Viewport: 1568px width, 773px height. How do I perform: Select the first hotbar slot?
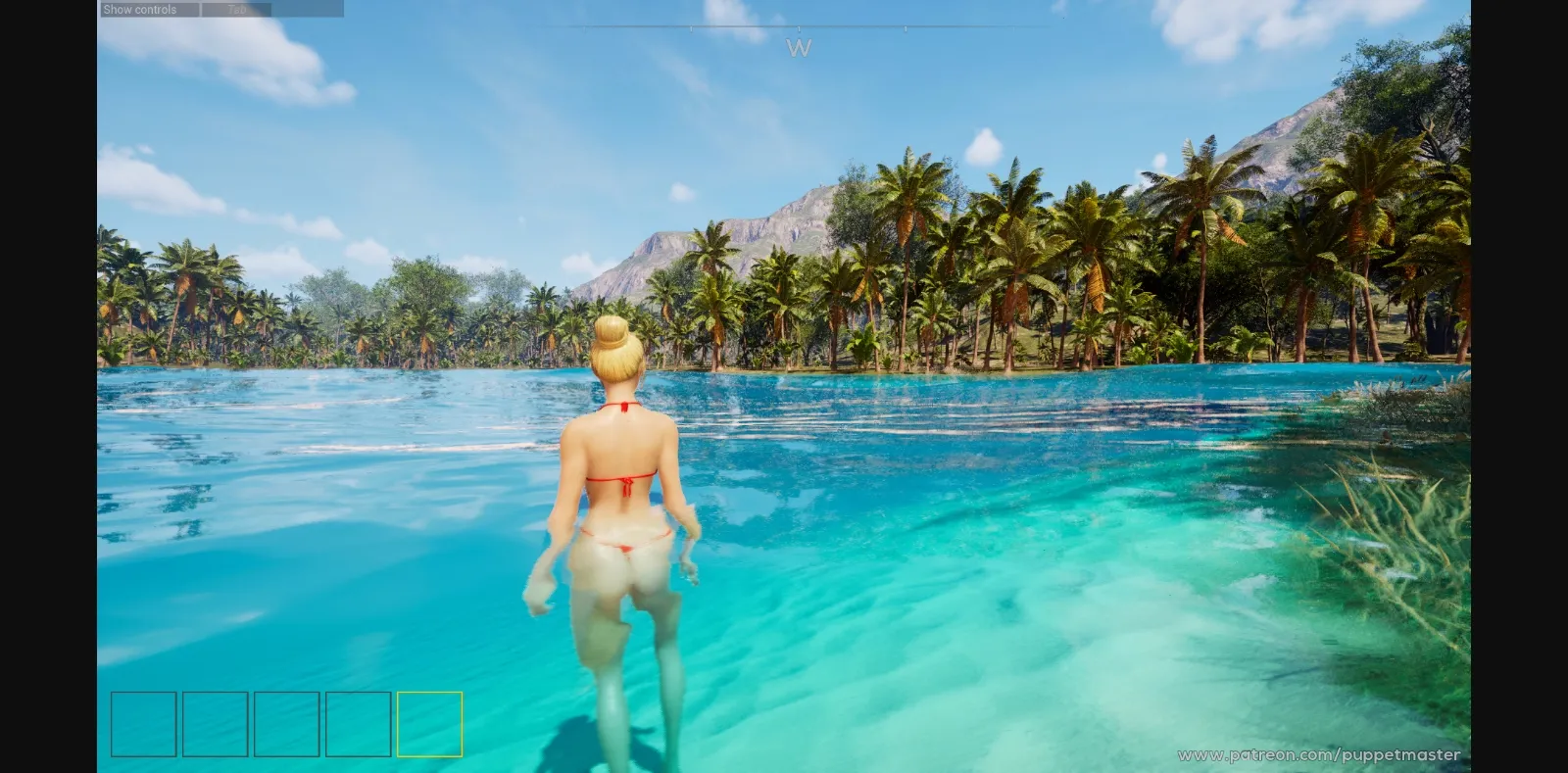click(142, 725)
